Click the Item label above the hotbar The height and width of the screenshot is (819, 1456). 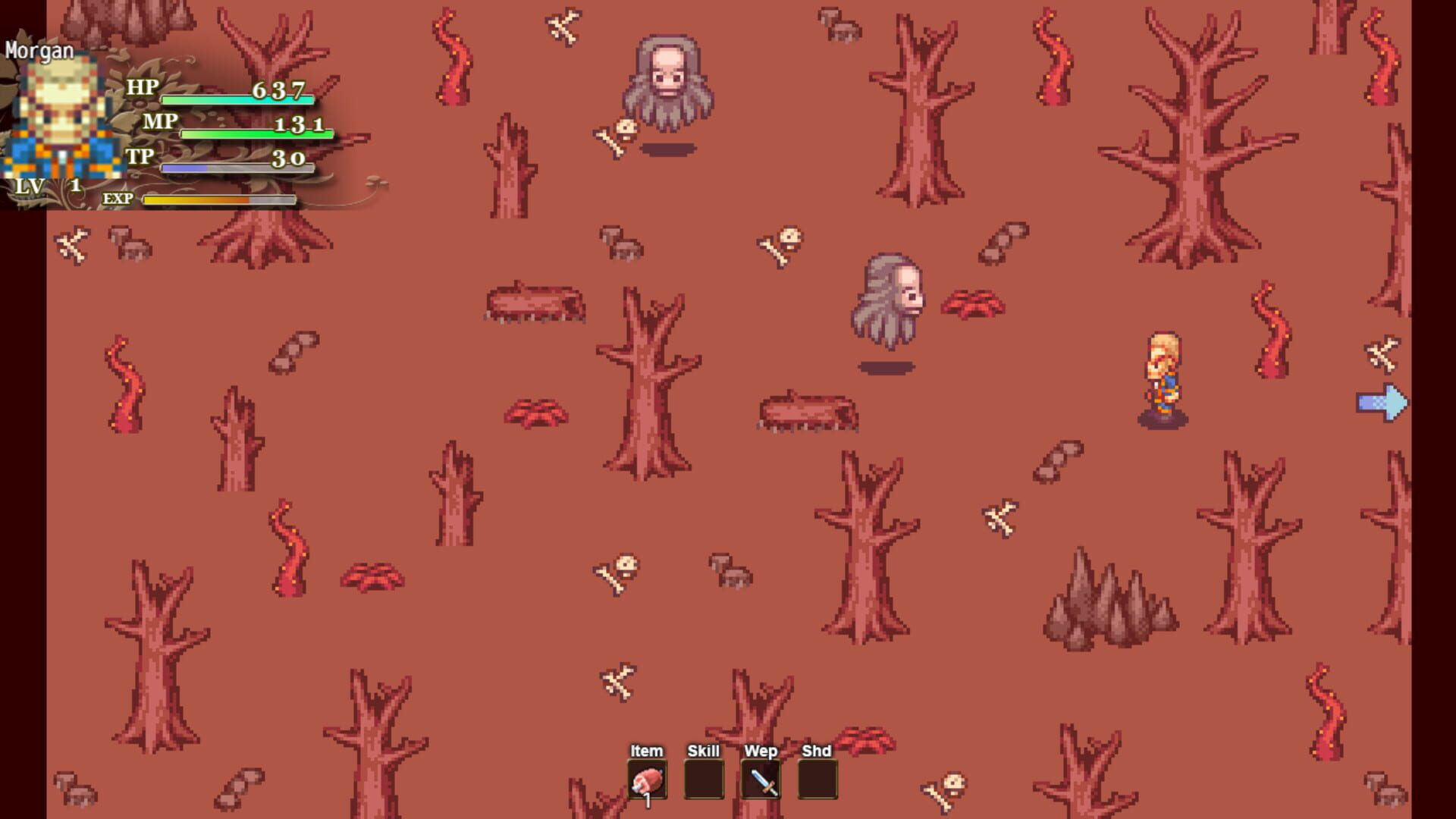[645, 751]
